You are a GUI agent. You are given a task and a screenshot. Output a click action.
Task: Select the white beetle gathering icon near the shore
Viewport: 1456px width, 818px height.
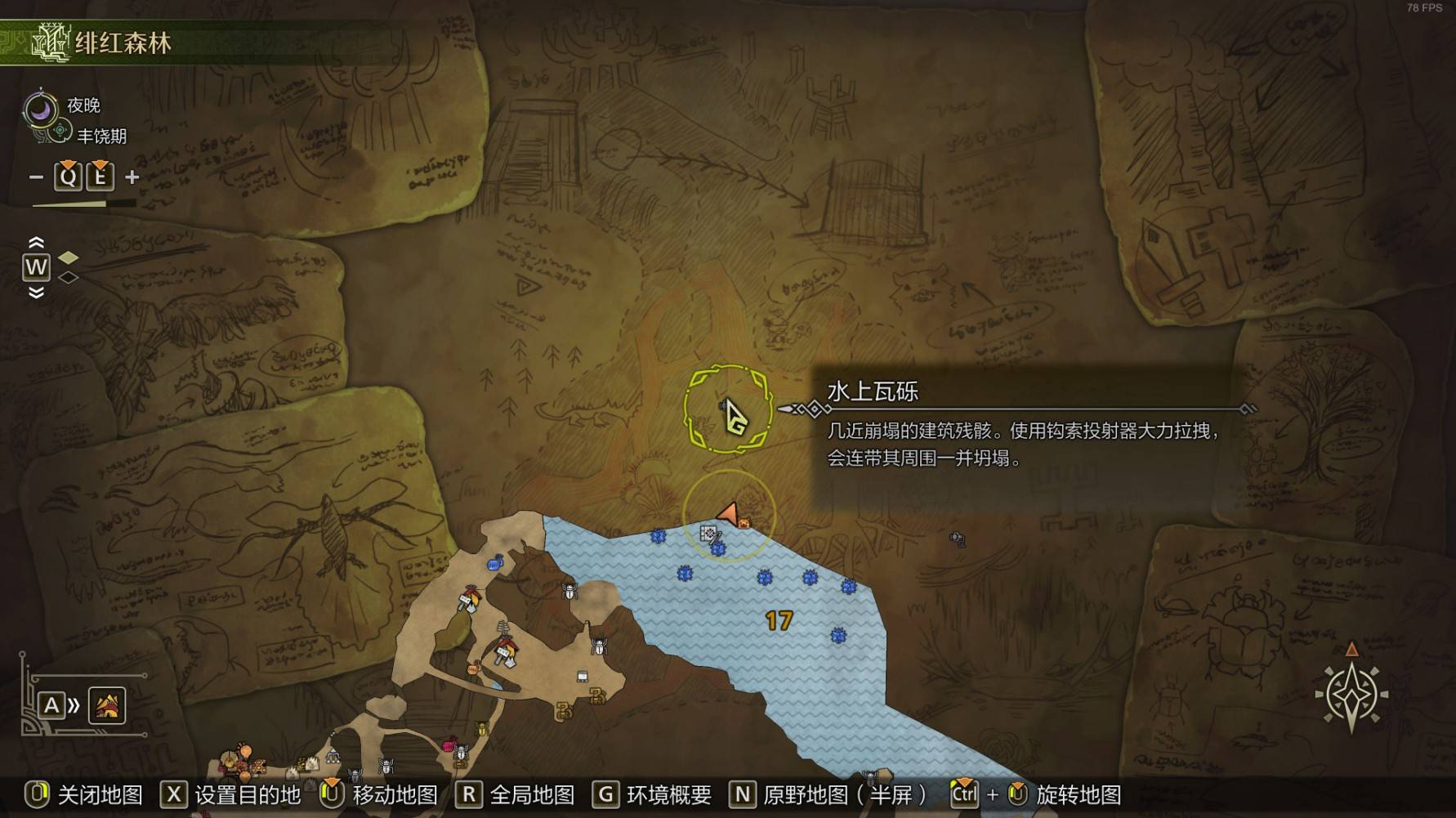(x=569, y=593)
